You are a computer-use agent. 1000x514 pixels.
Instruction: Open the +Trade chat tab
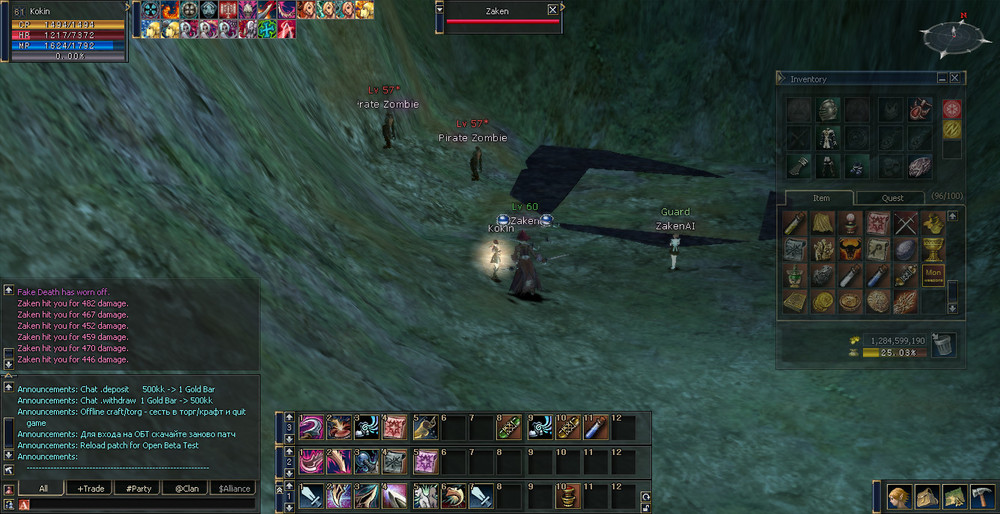[91, 488]
